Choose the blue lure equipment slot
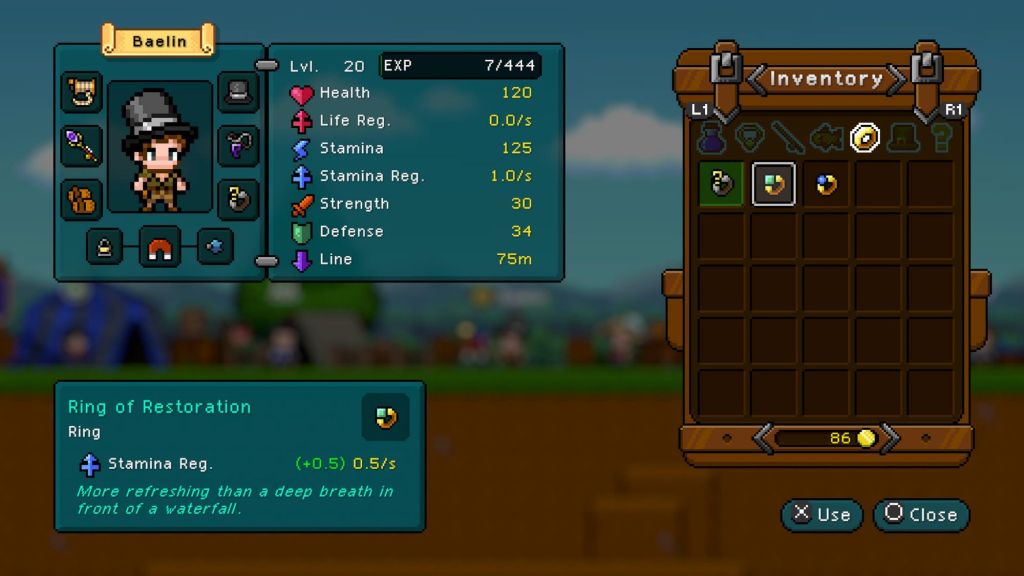 (214, 246)
